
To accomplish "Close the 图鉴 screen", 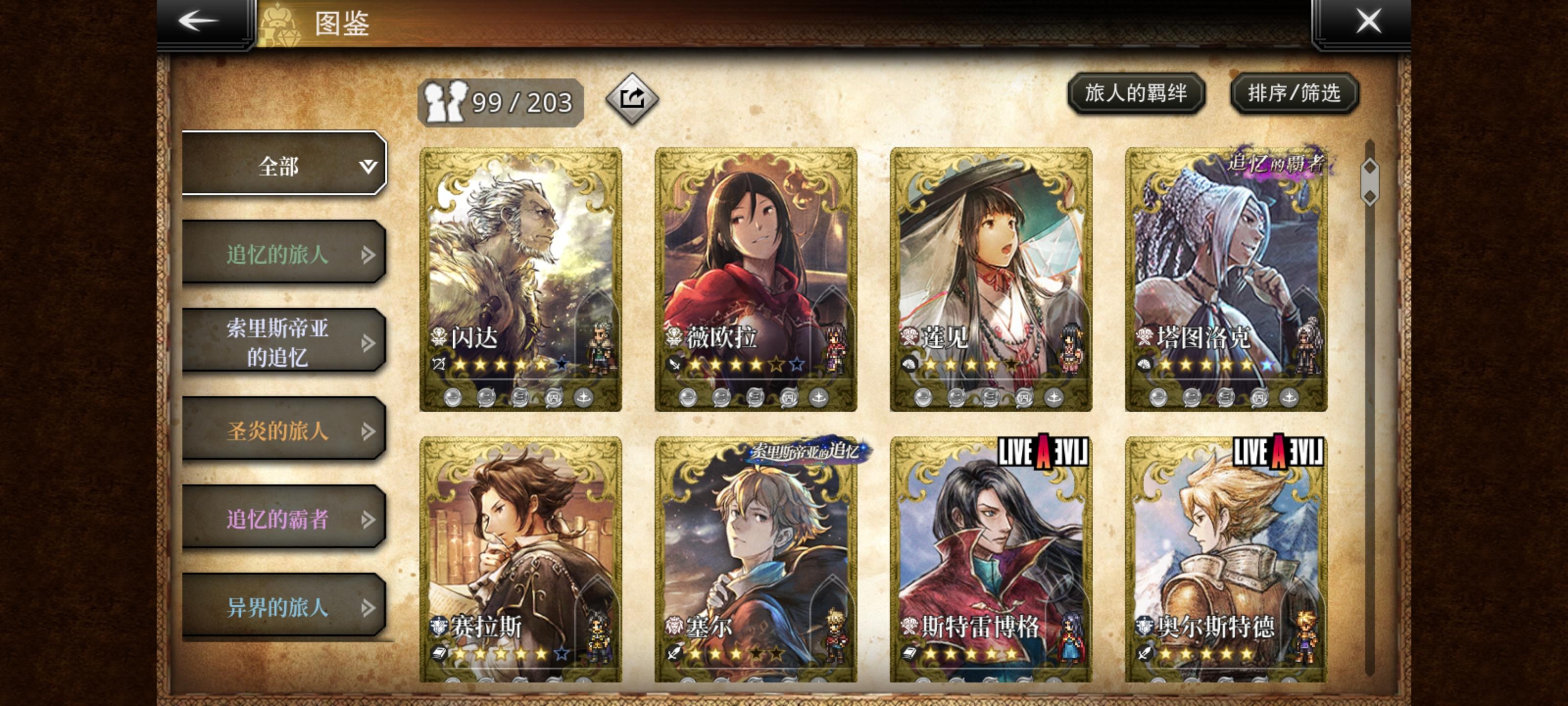I will [x=1369, y=21].
